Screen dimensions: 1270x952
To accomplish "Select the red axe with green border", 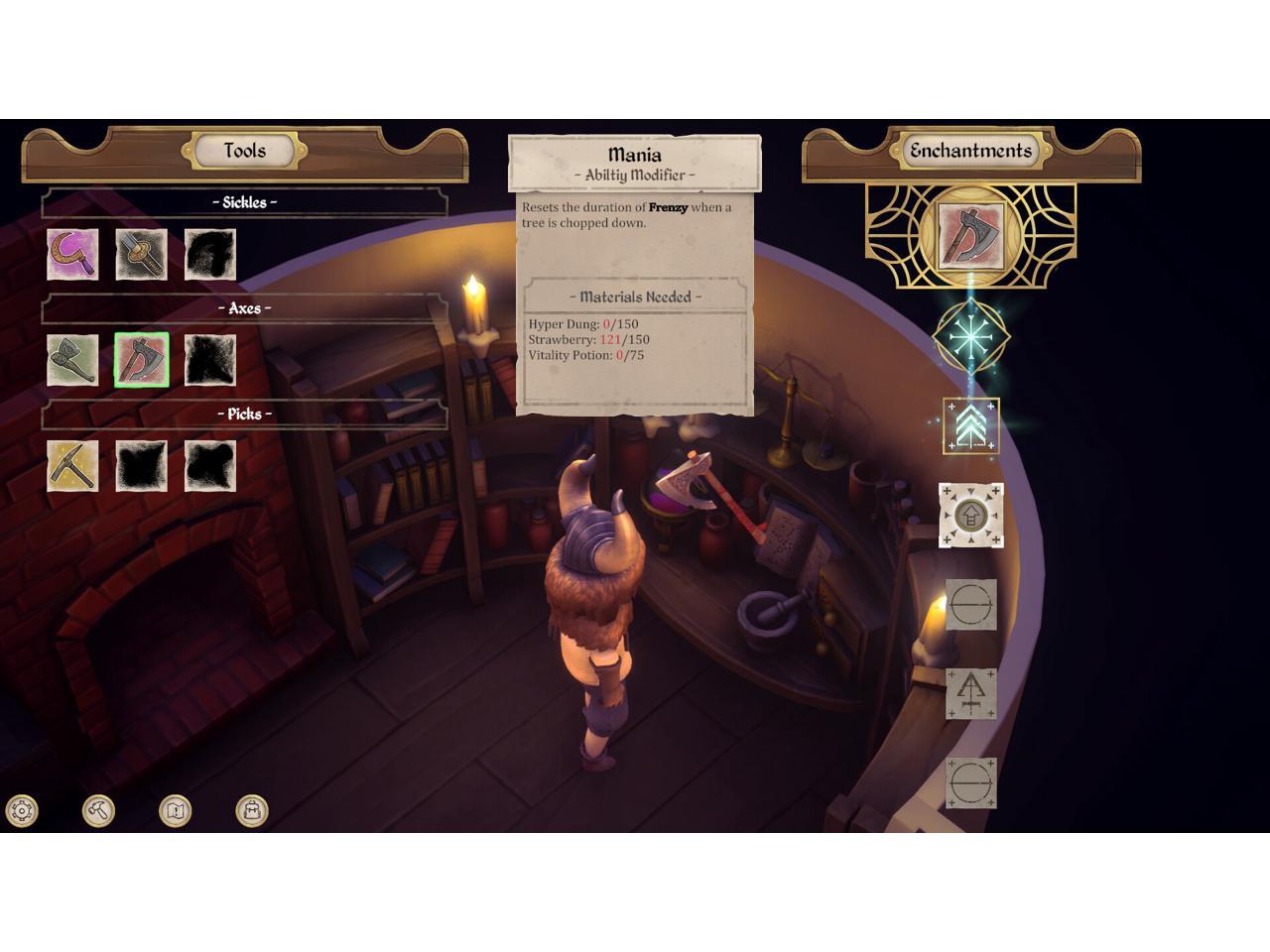I will (x=142, y=360).
